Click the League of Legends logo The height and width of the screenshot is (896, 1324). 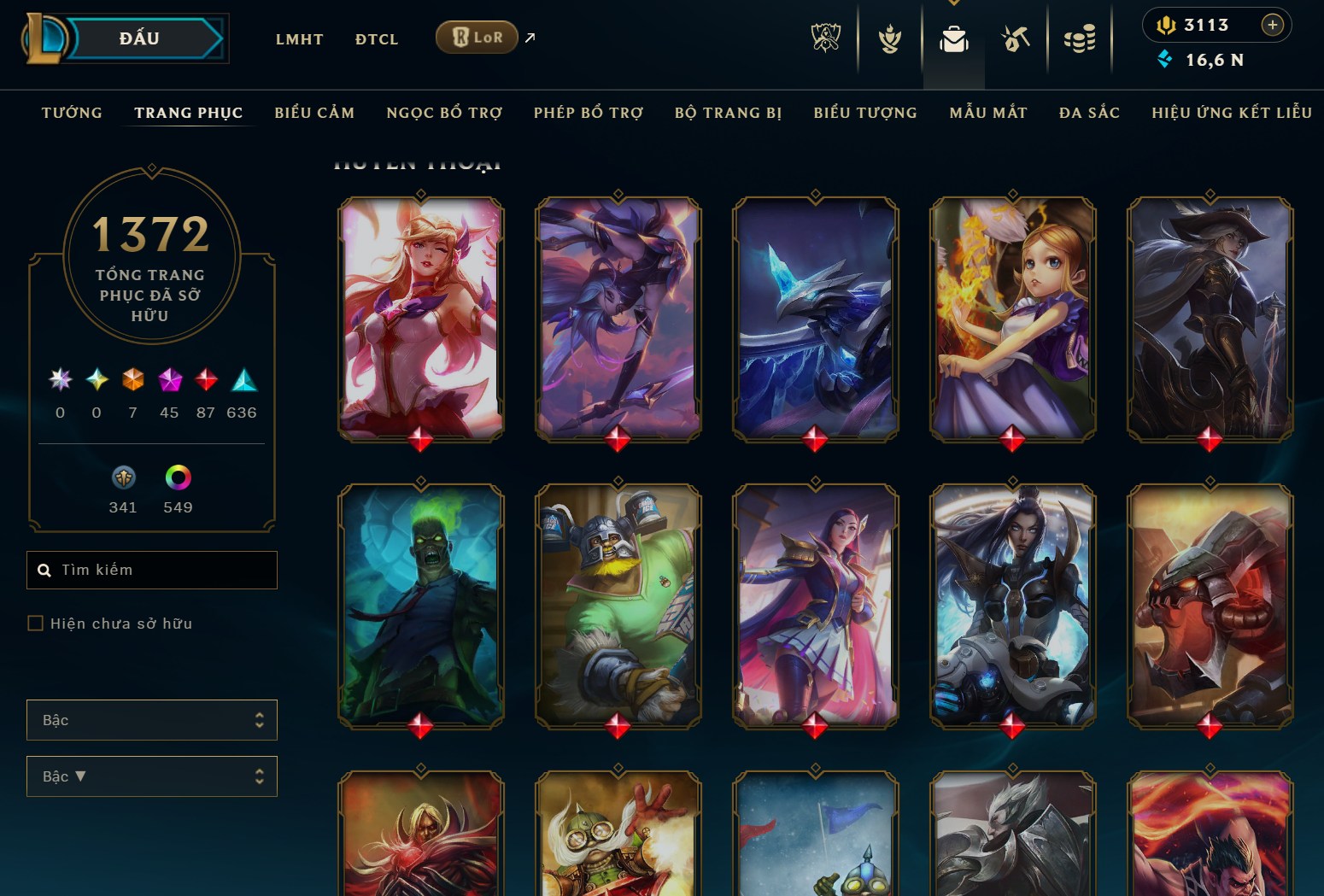pyautogui.click(x=47, y=38)
